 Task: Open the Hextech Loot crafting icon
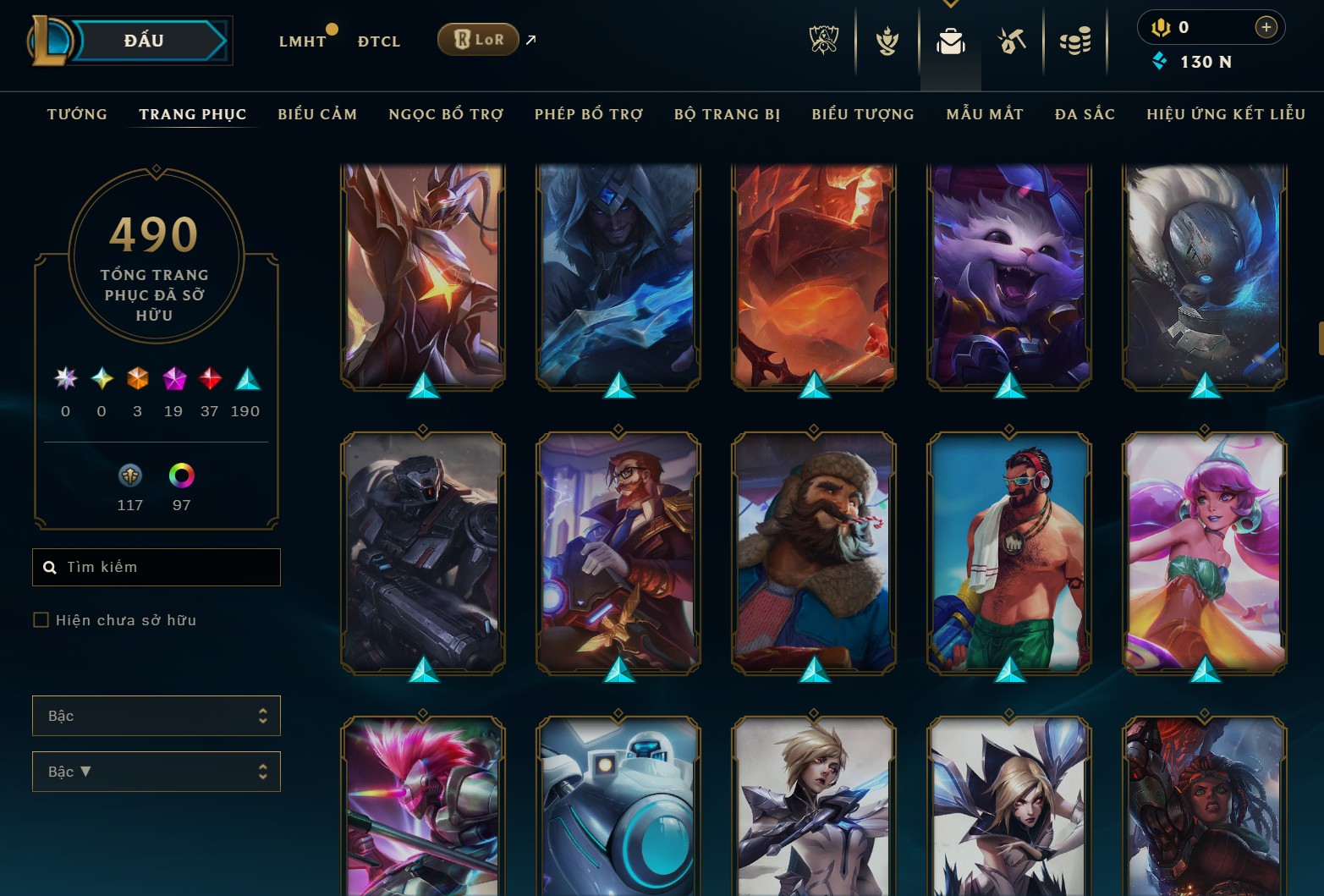tap(1011, 40)
